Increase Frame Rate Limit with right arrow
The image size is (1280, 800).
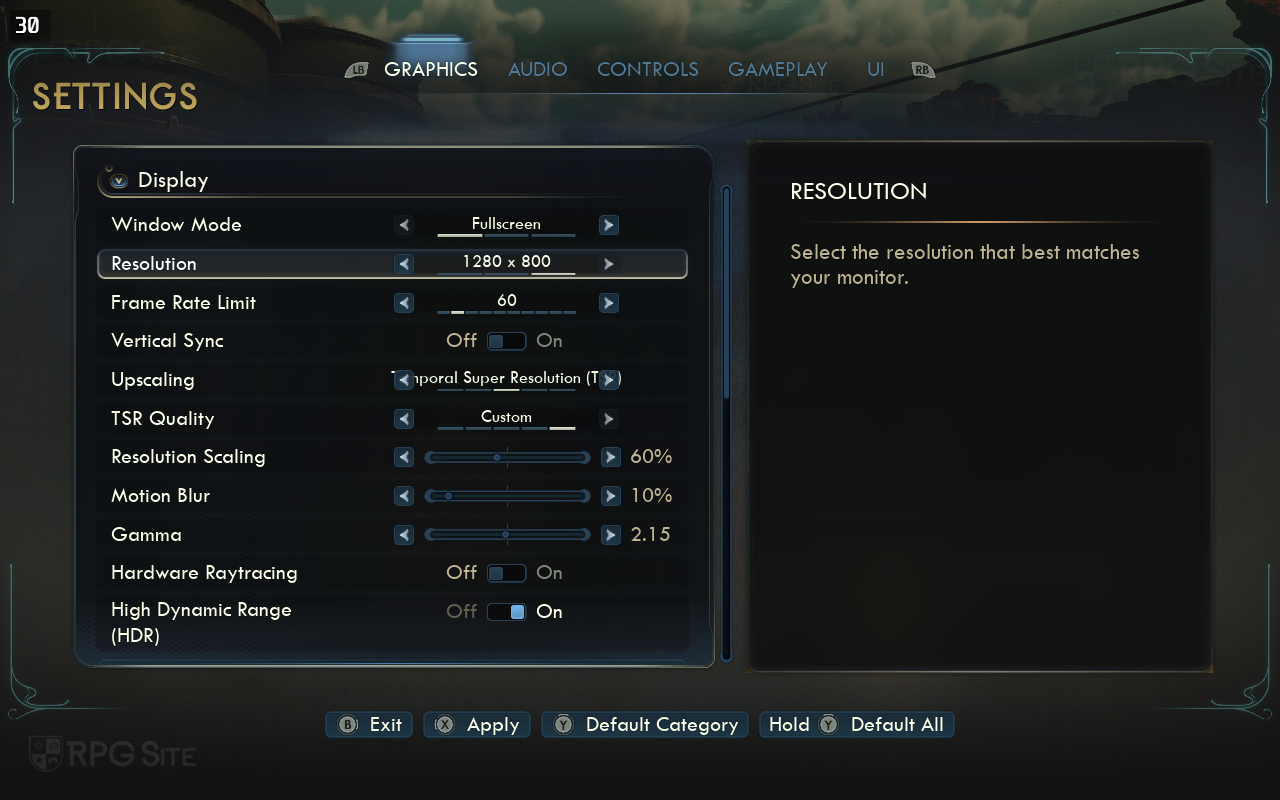coord(608,303)
